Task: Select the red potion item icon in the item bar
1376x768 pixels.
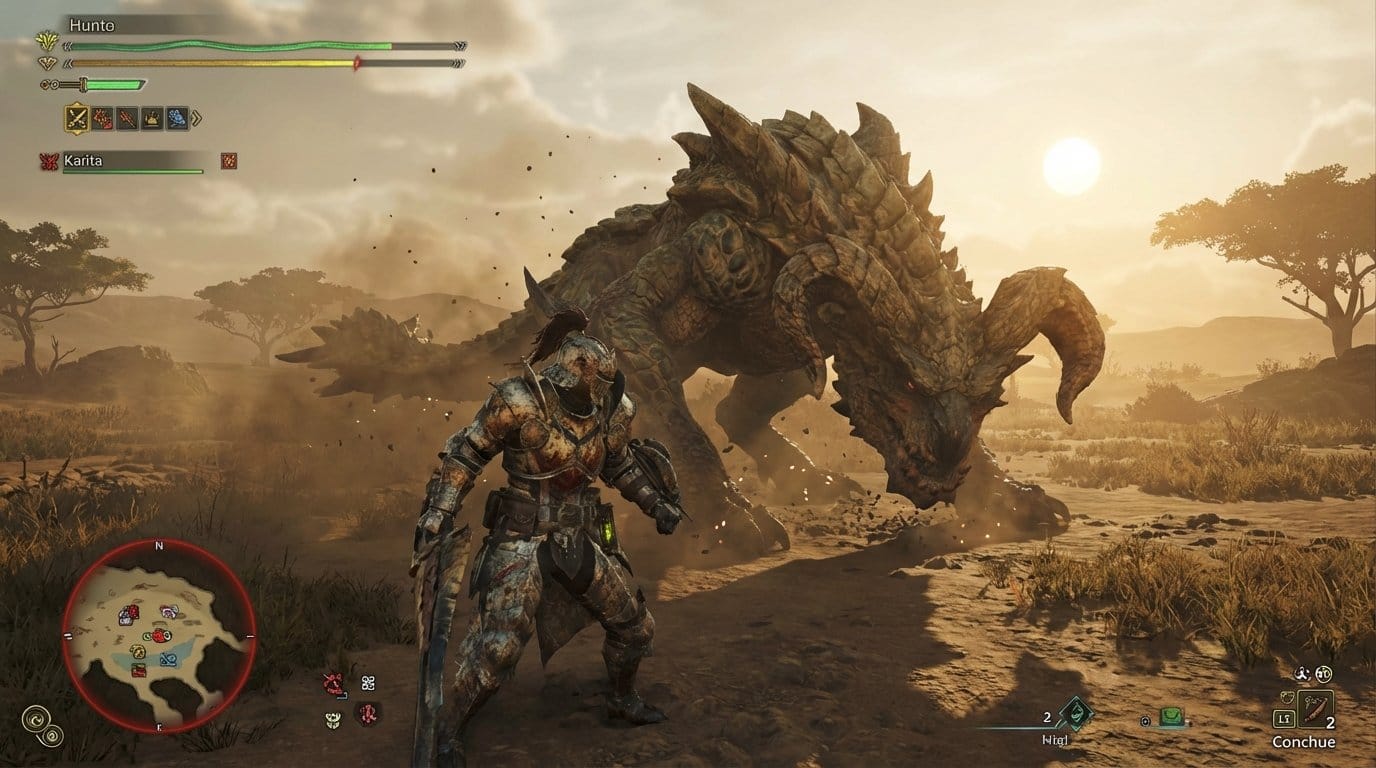Action: pos(102,118)
